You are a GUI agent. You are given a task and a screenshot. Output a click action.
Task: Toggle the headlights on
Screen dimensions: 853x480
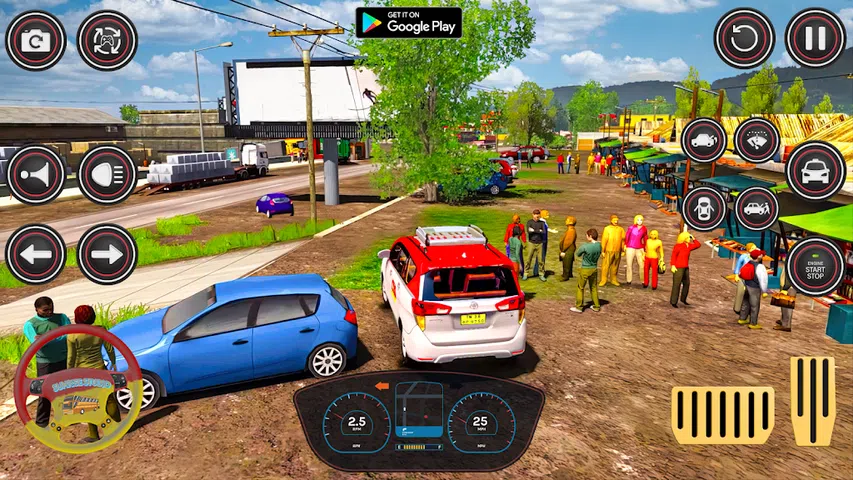(107, 175)
